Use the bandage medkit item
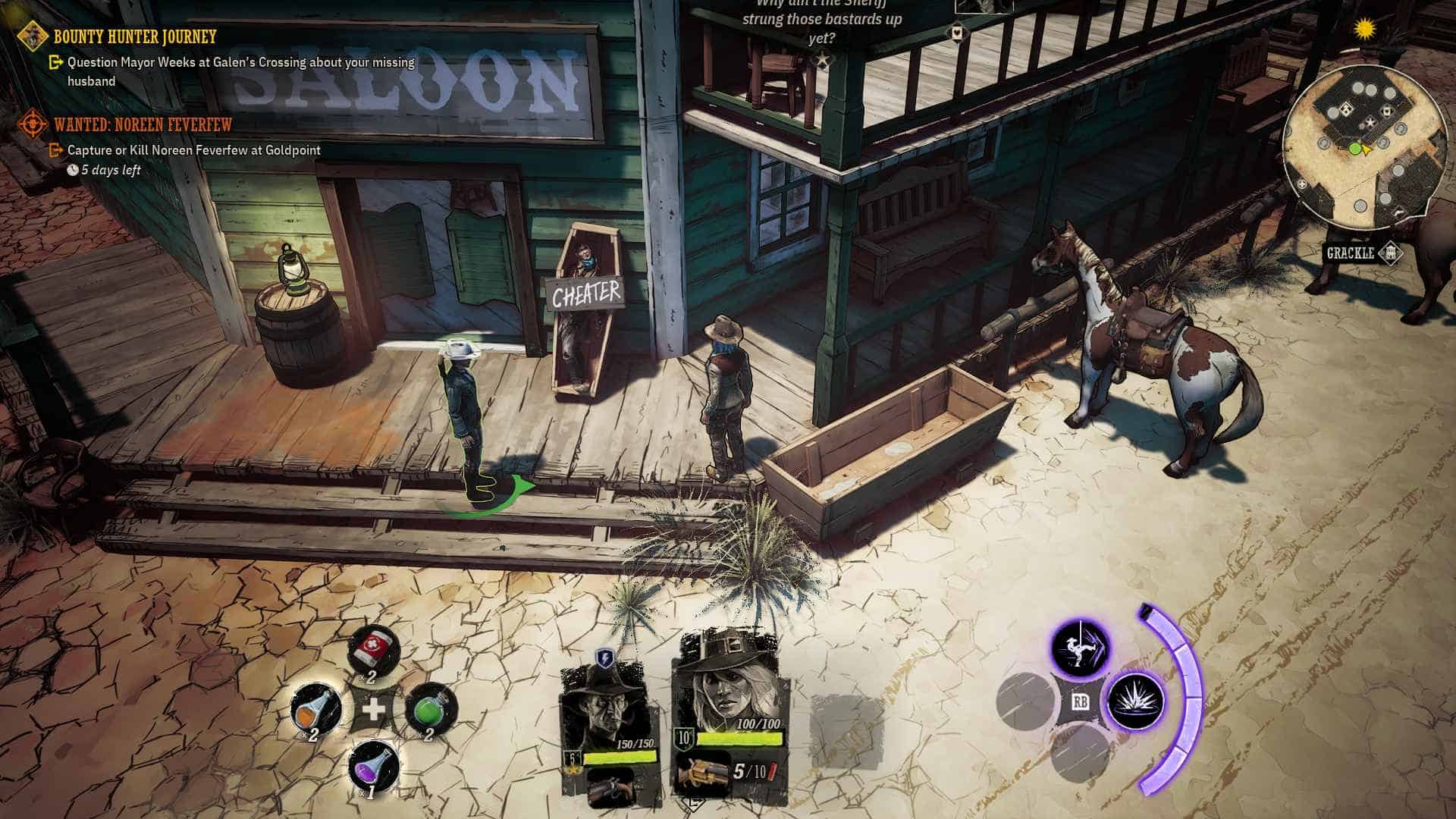 372,651
